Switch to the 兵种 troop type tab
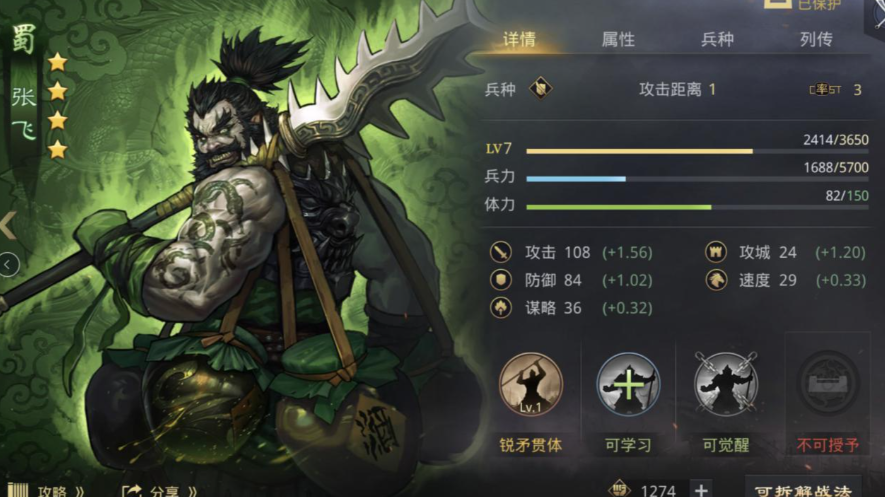885x497 pixels. pyautogui.click(x=717, y=40)
